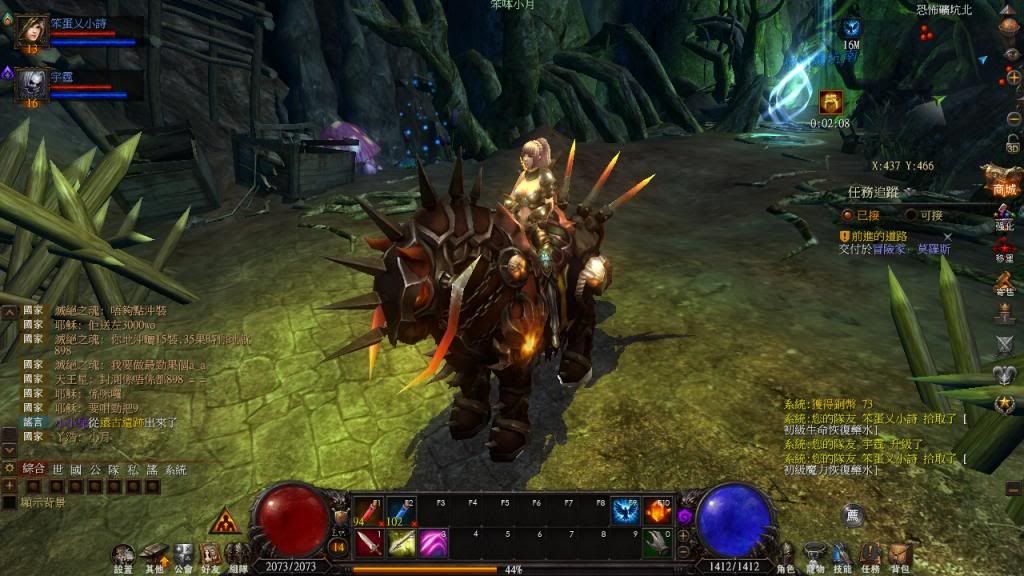Activate the blue winged skill in slot F9

(x=626, y=511)
